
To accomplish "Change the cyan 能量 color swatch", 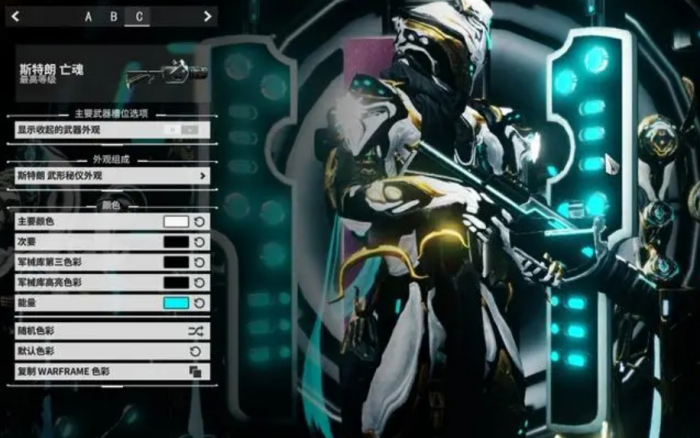I will [x=176, y=303].
